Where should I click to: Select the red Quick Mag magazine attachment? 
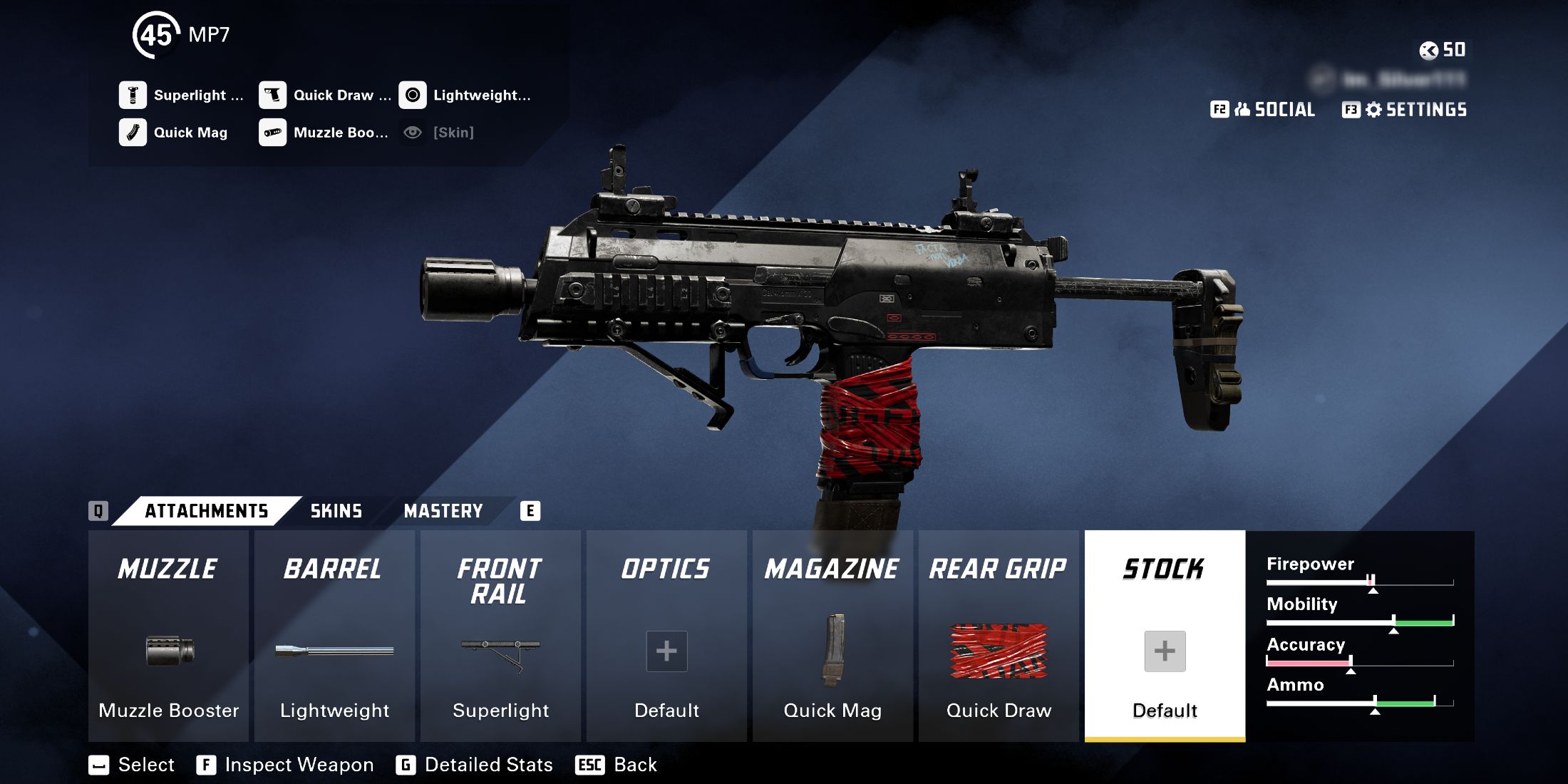(x=832, y=650)
